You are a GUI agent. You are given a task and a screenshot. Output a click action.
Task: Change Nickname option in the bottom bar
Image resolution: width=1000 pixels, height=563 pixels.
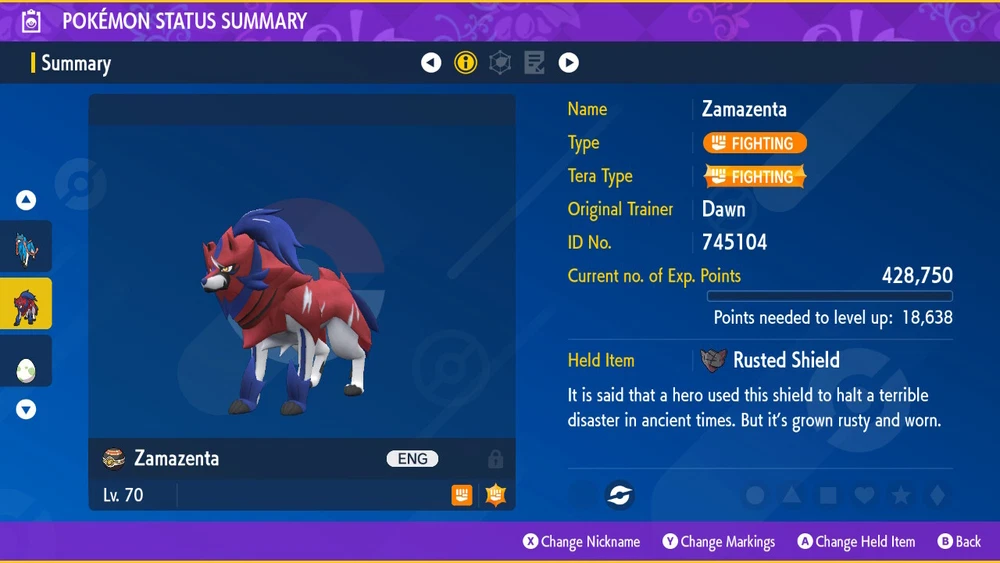582,542
